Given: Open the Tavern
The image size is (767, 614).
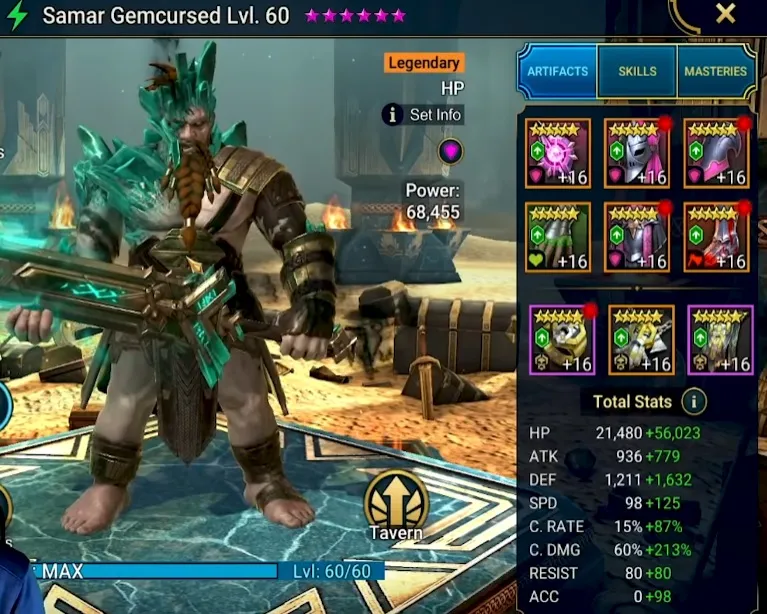Looking at the screenshot, I should 396,505.
